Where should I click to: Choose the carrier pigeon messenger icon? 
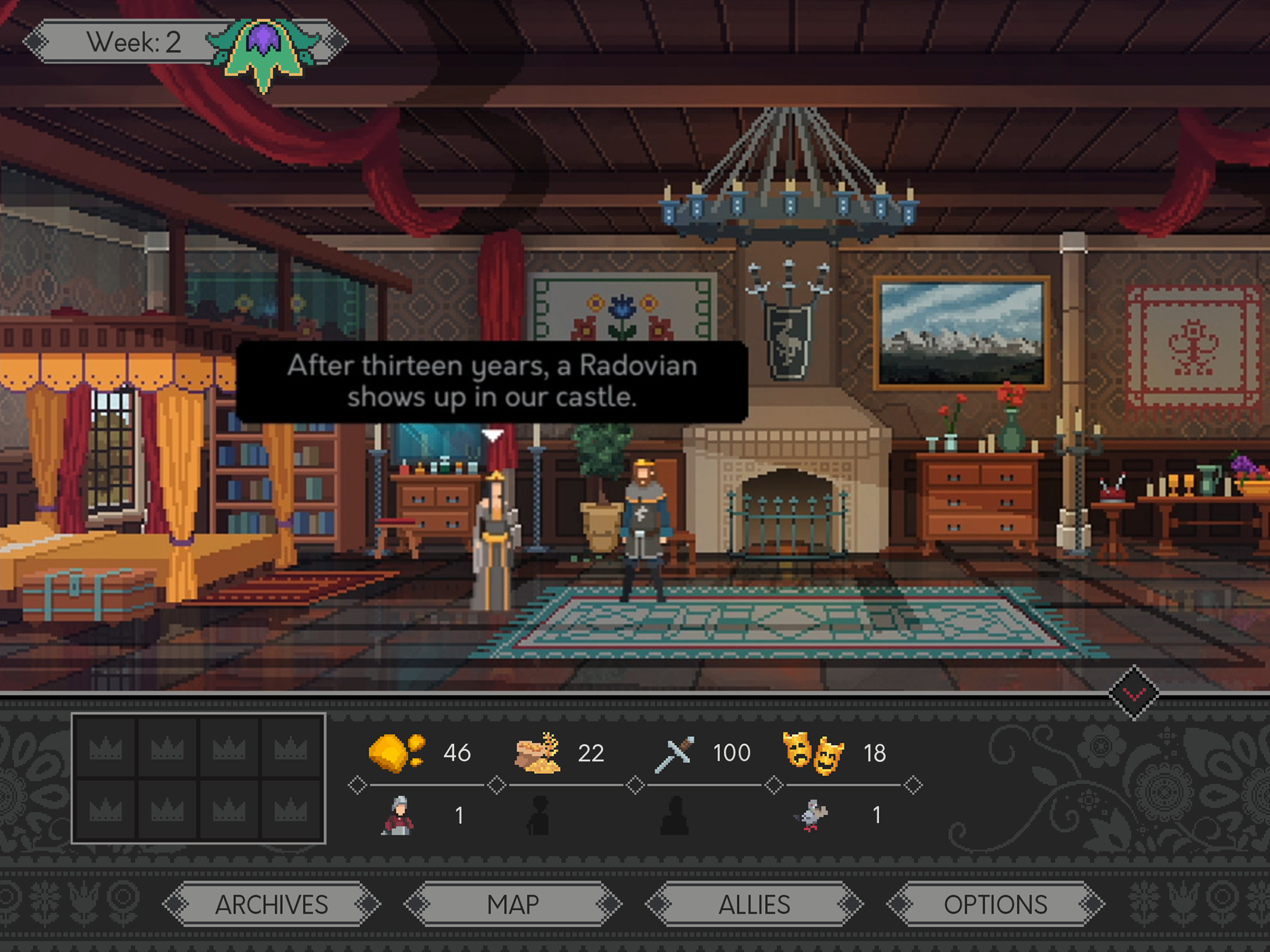[812, 815]
